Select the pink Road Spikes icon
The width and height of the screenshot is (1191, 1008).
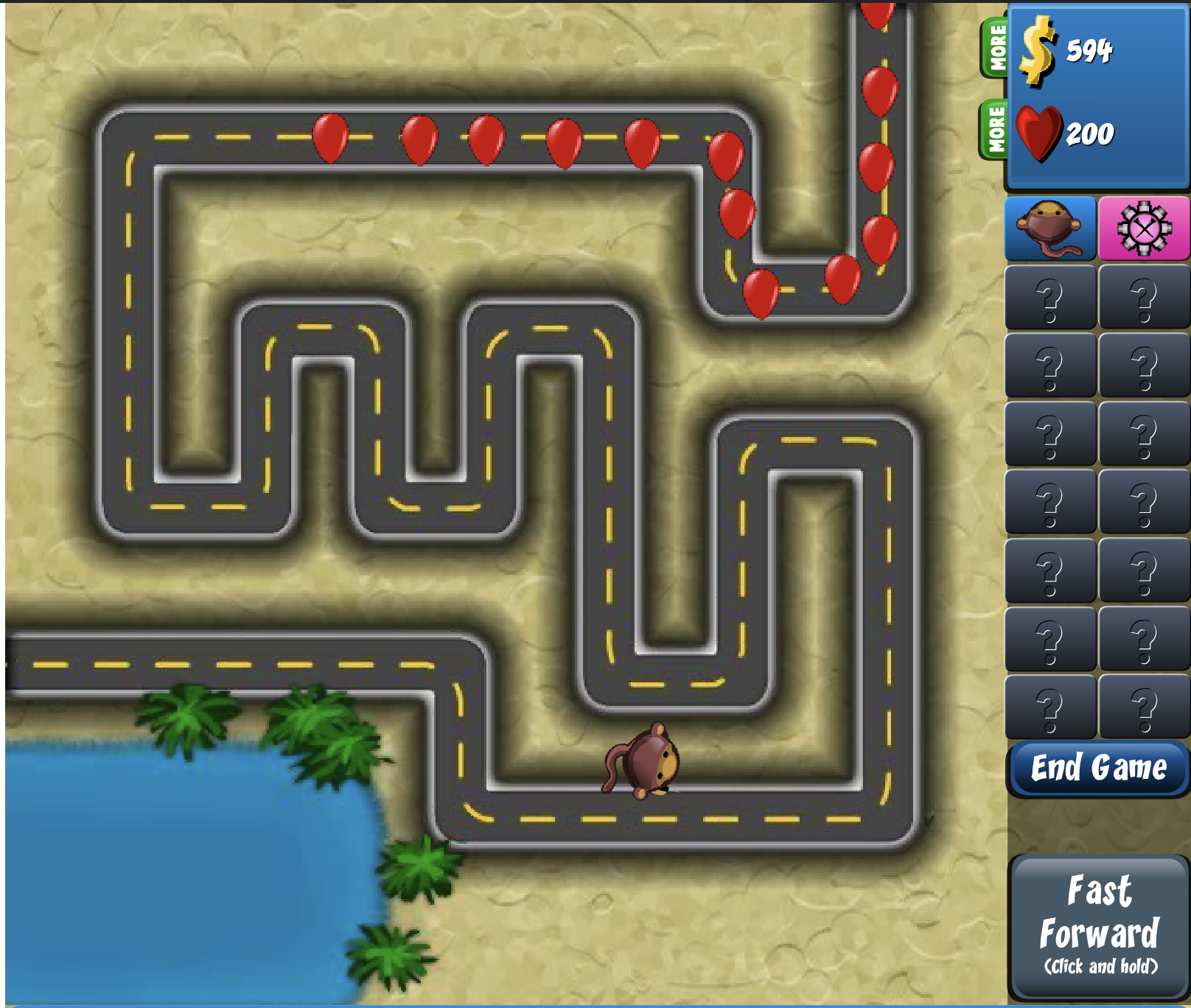coord(1142,228)
